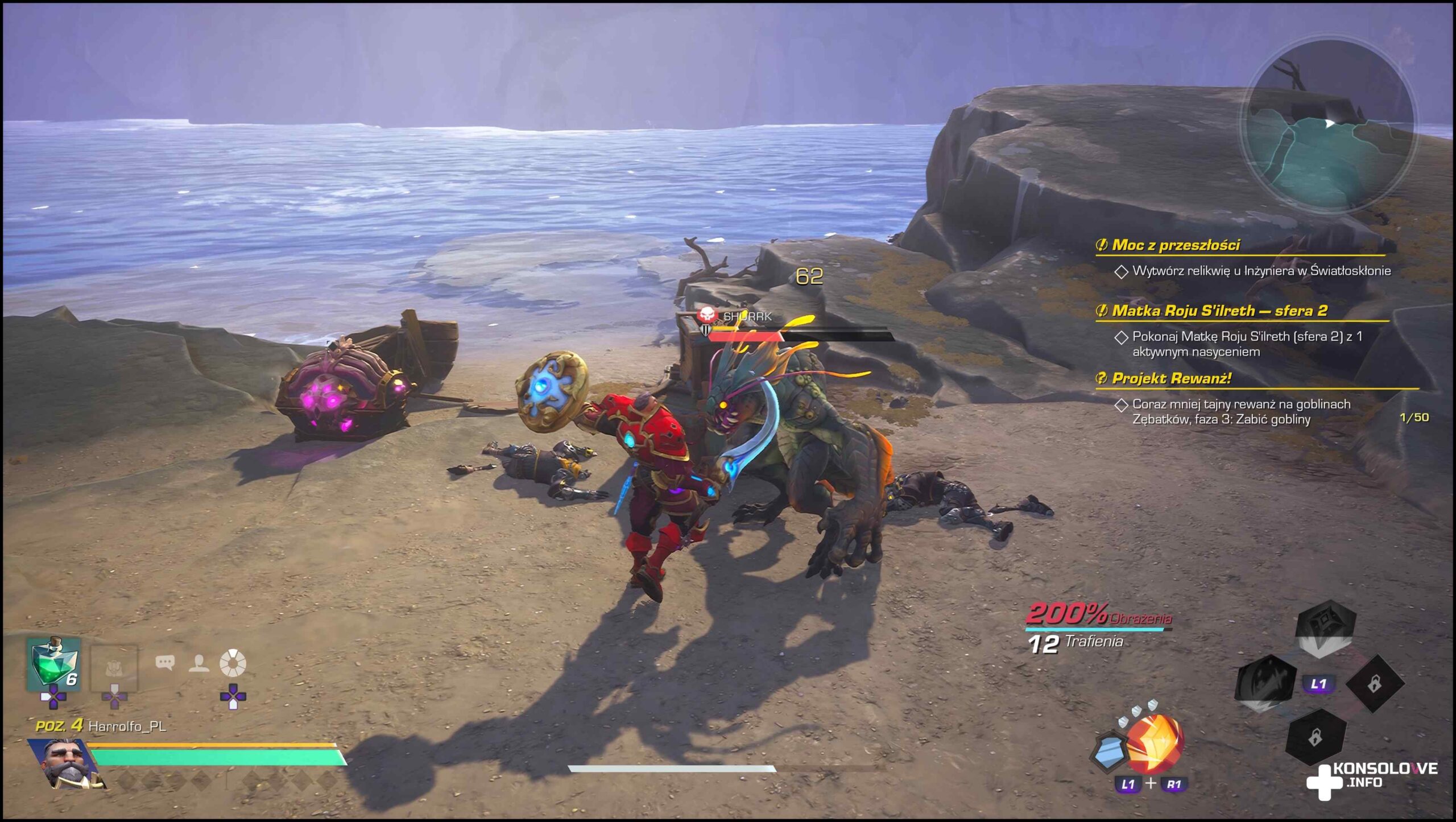Select the Moc z przeszłości quest tracker
This screenshot has height=822, width=1456.
pos(1176,245)
